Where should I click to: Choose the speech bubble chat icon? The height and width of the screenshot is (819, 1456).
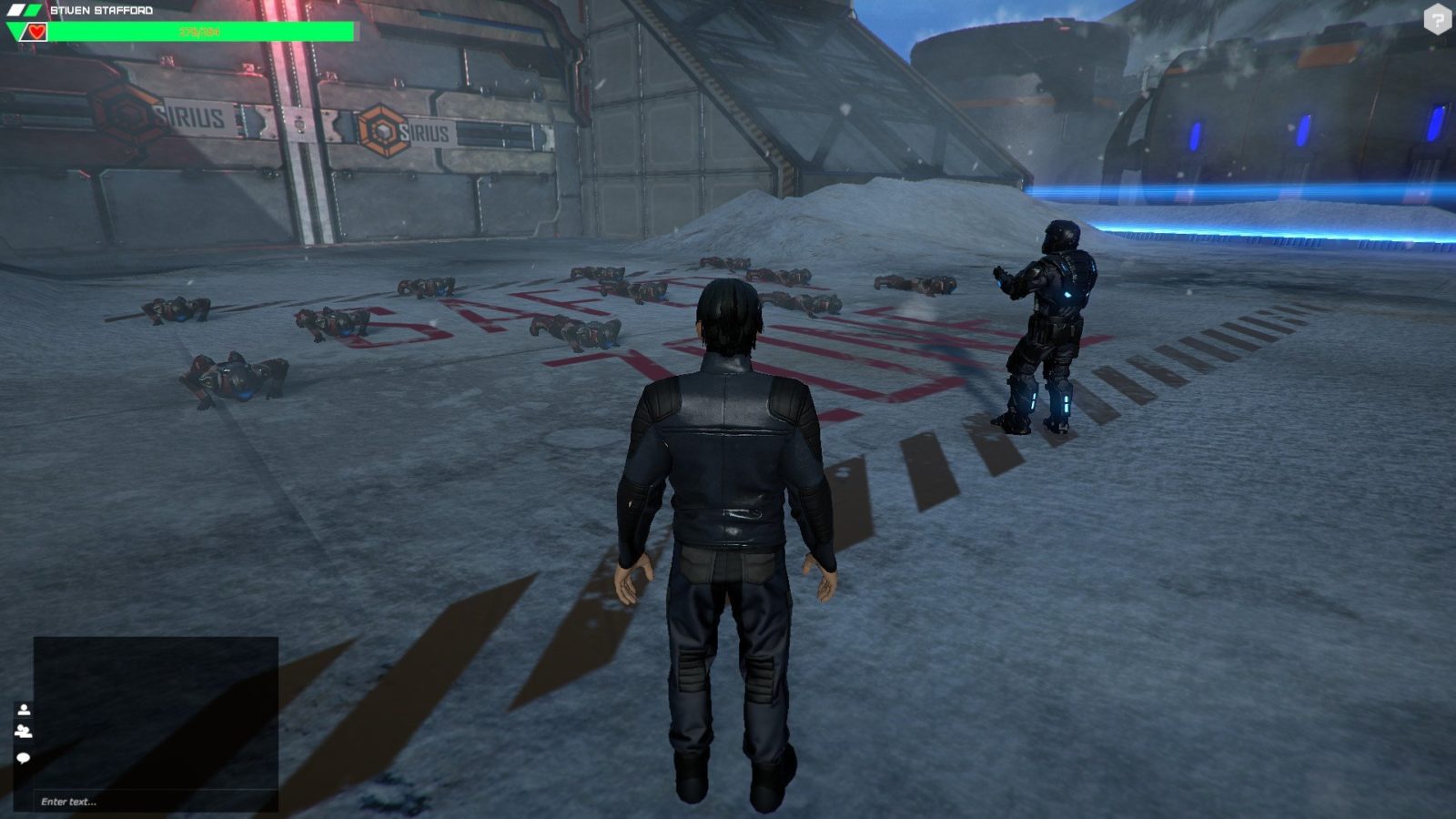24,757
